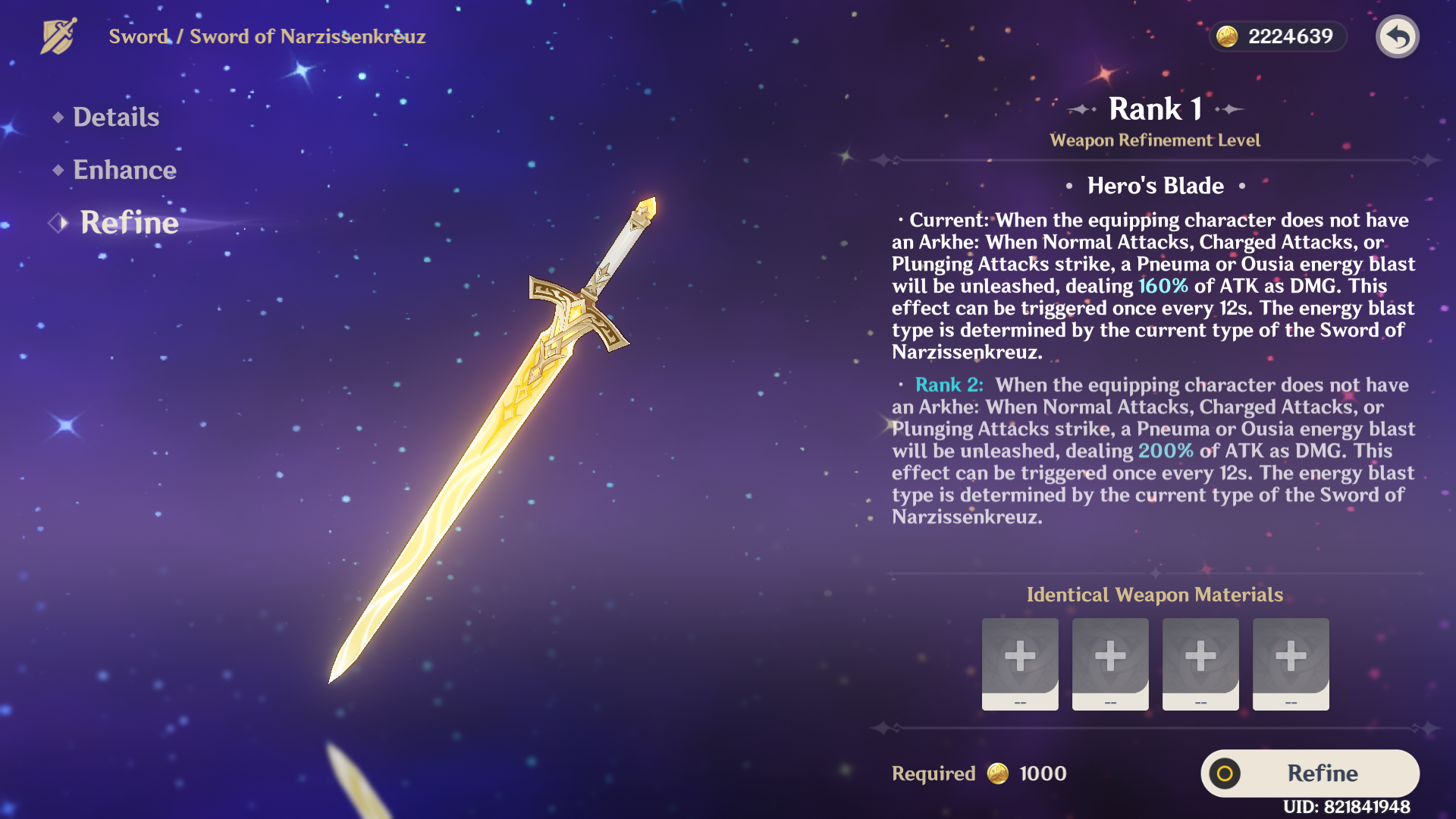Select the diamond marker next to Enhance
This screenshot has height=819, width=1456.
(57, 171)
